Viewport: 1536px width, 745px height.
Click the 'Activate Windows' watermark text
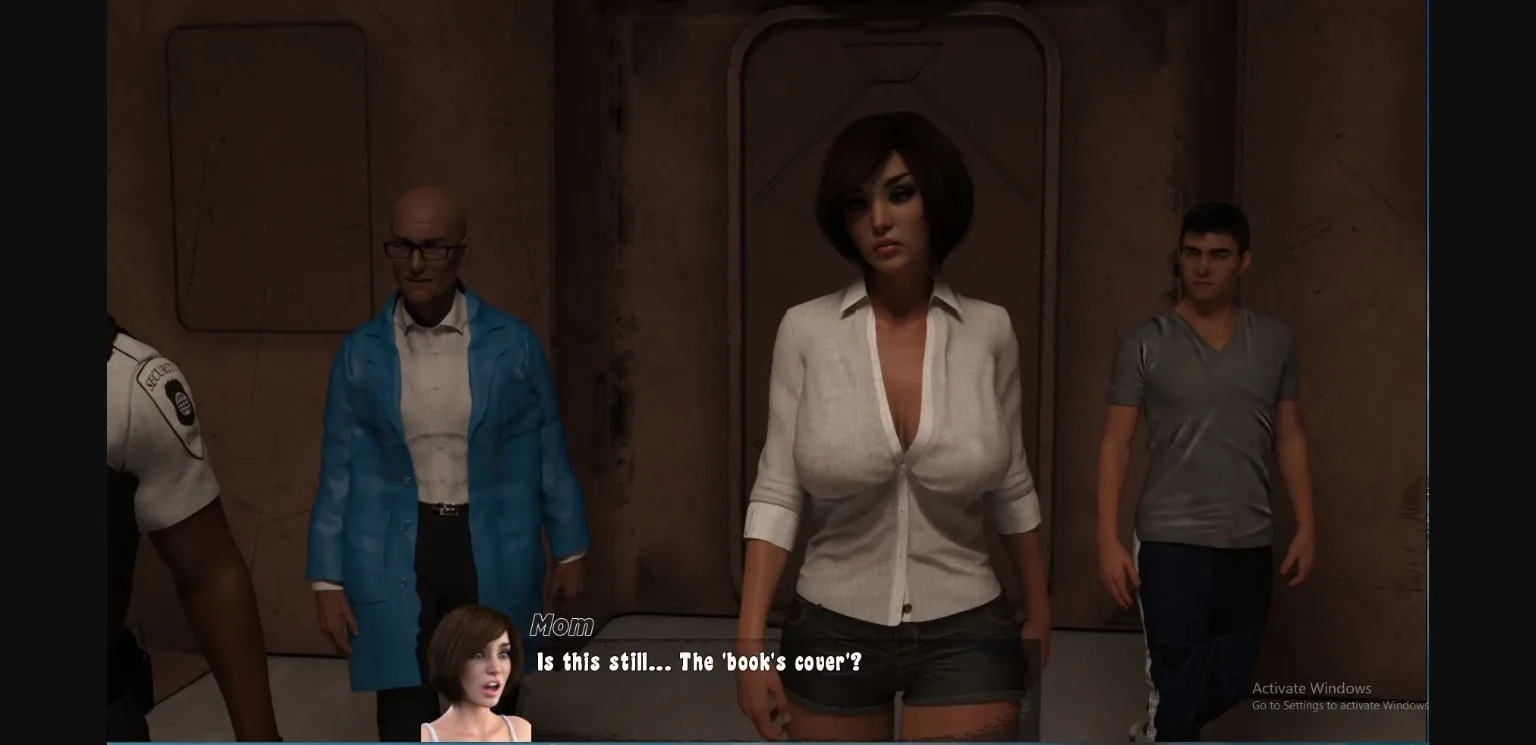[x=1311, y=688]
